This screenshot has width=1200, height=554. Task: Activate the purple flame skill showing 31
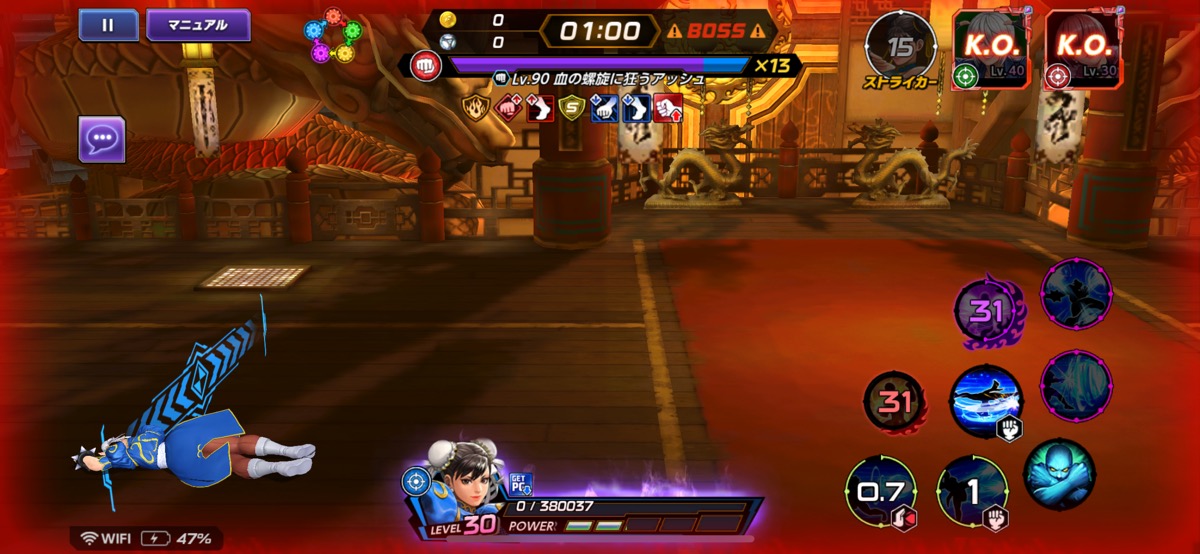(986, 312)
